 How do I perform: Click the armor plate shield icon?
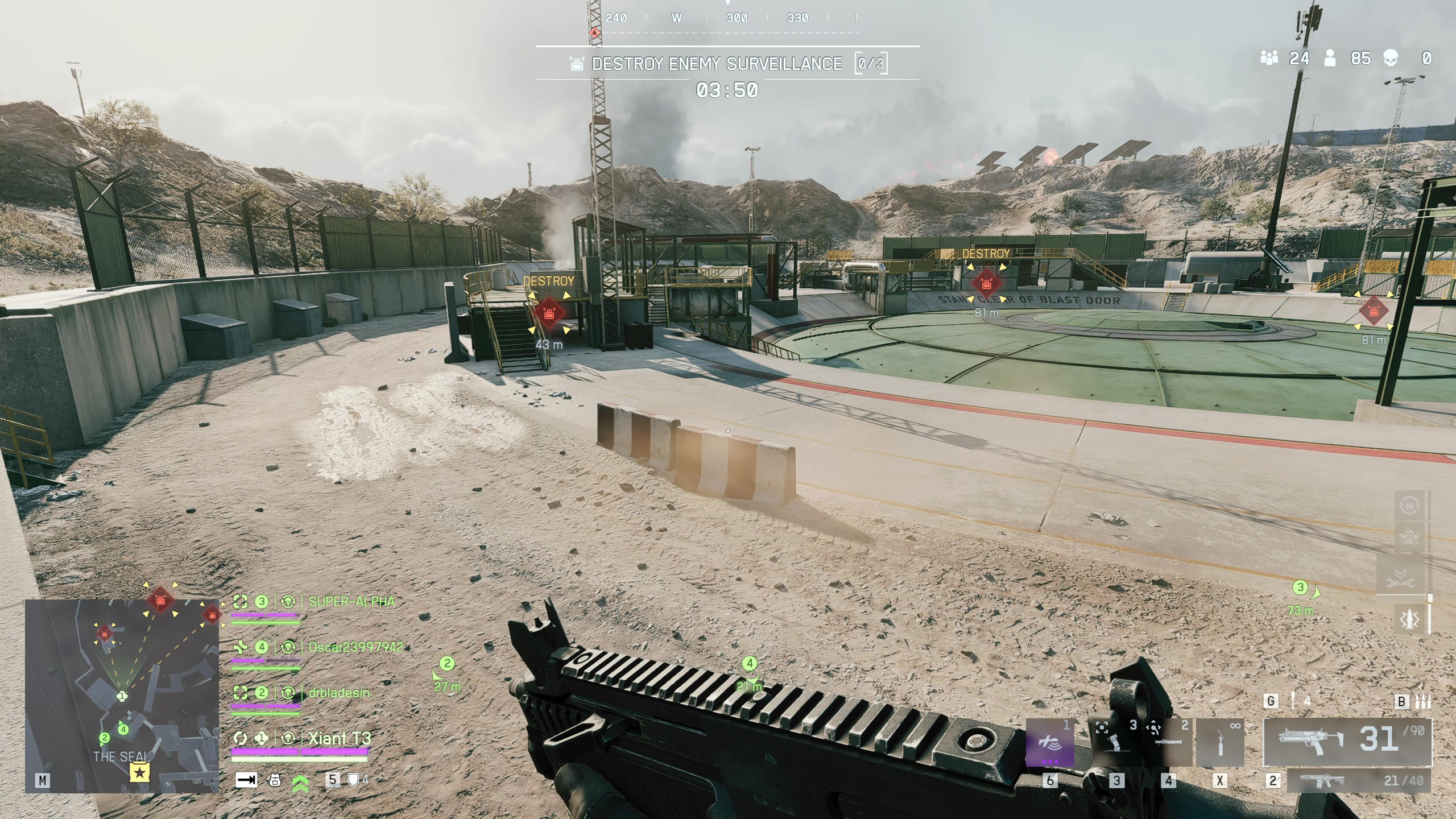point(354,780)
